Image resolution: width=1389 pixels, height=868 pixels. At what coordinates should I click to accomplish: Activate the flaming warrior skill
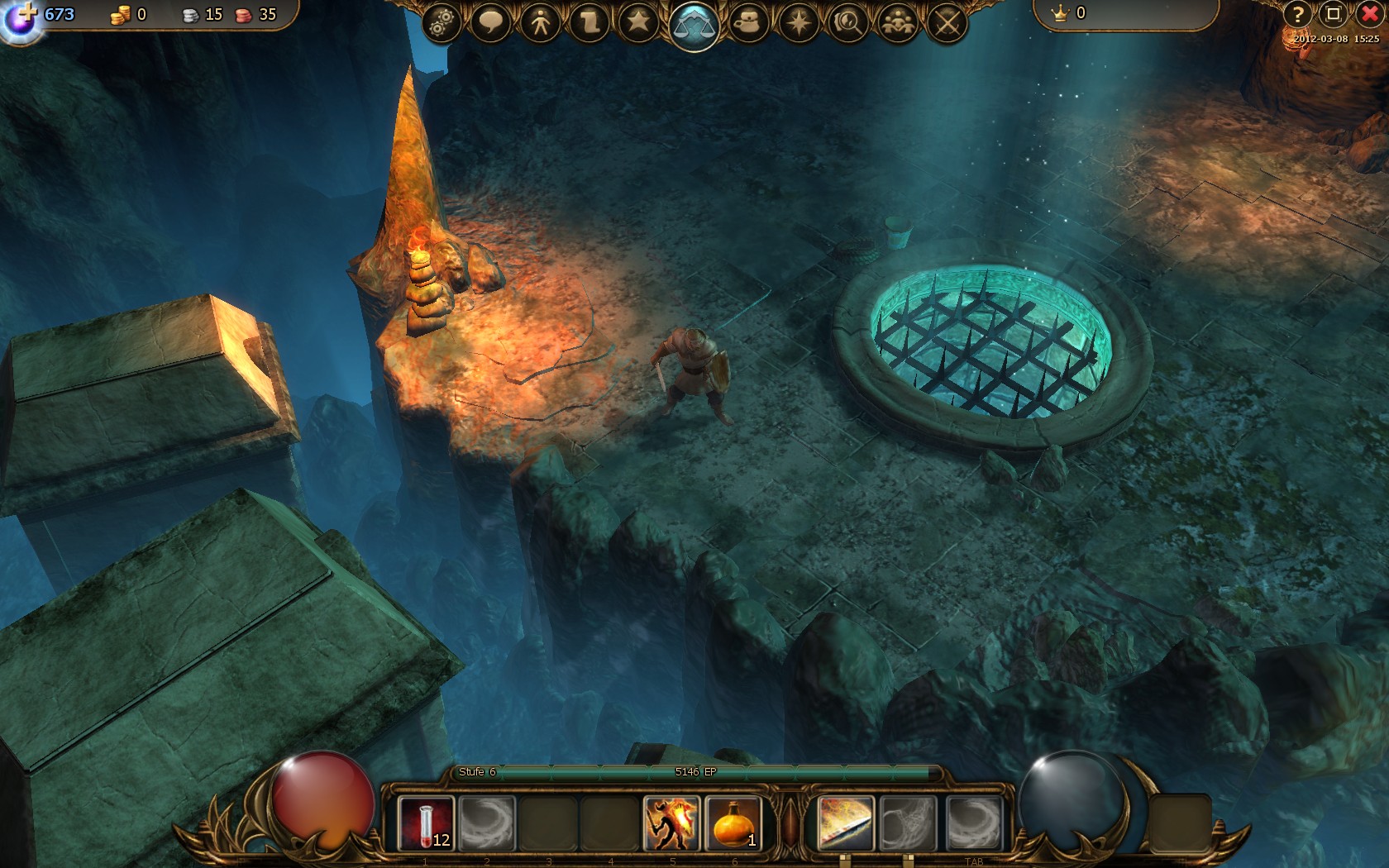click(x=671, y=823)
